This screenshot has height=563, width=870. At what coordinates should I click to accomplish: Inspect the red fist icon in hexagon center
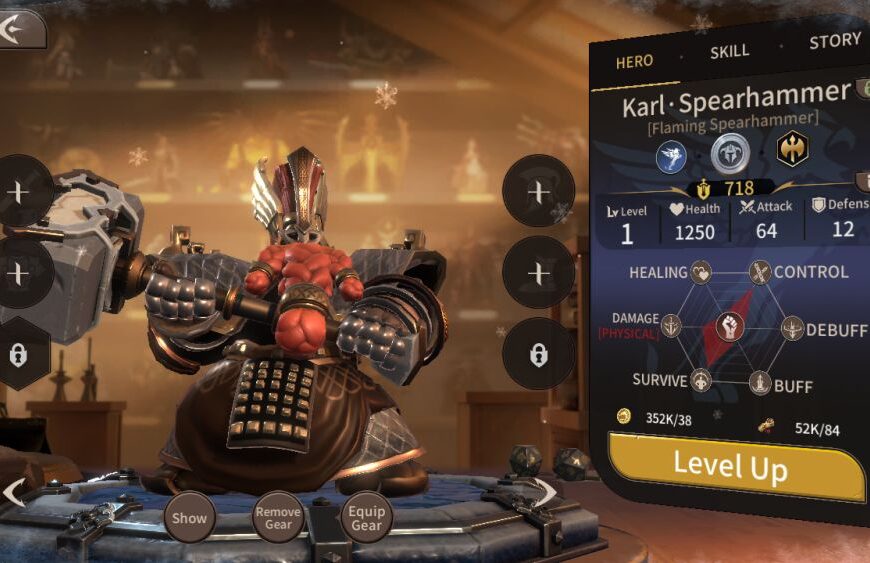point(731,327)
